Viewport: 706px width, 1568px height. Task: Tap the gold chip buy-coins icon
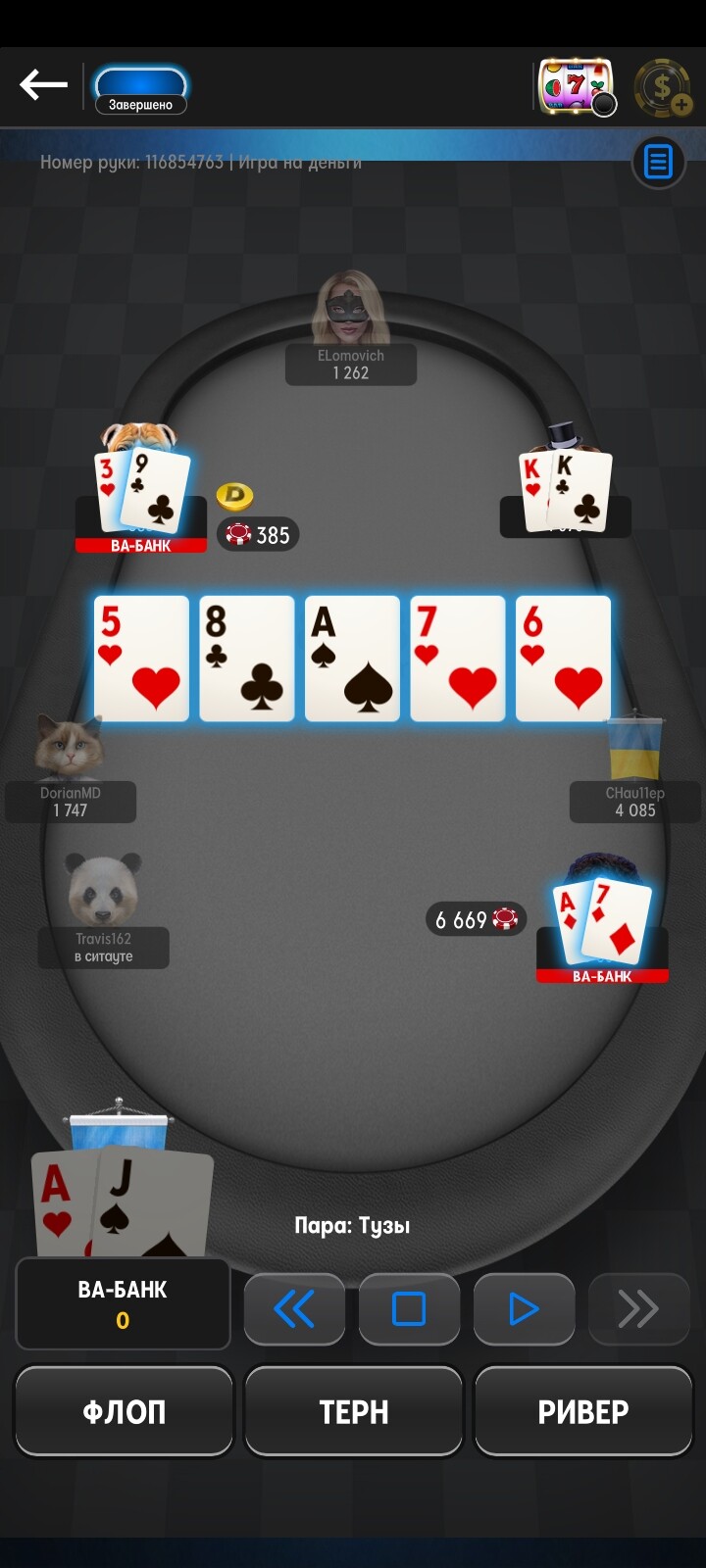click(x=663, y=88)
